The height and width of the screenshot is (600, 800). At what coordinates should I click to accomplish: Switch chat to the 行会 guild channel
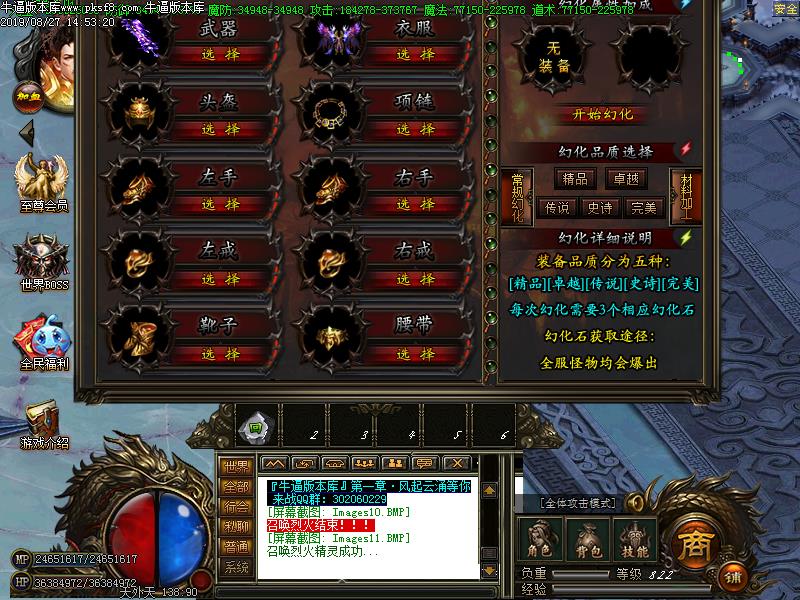pos(236,506)
